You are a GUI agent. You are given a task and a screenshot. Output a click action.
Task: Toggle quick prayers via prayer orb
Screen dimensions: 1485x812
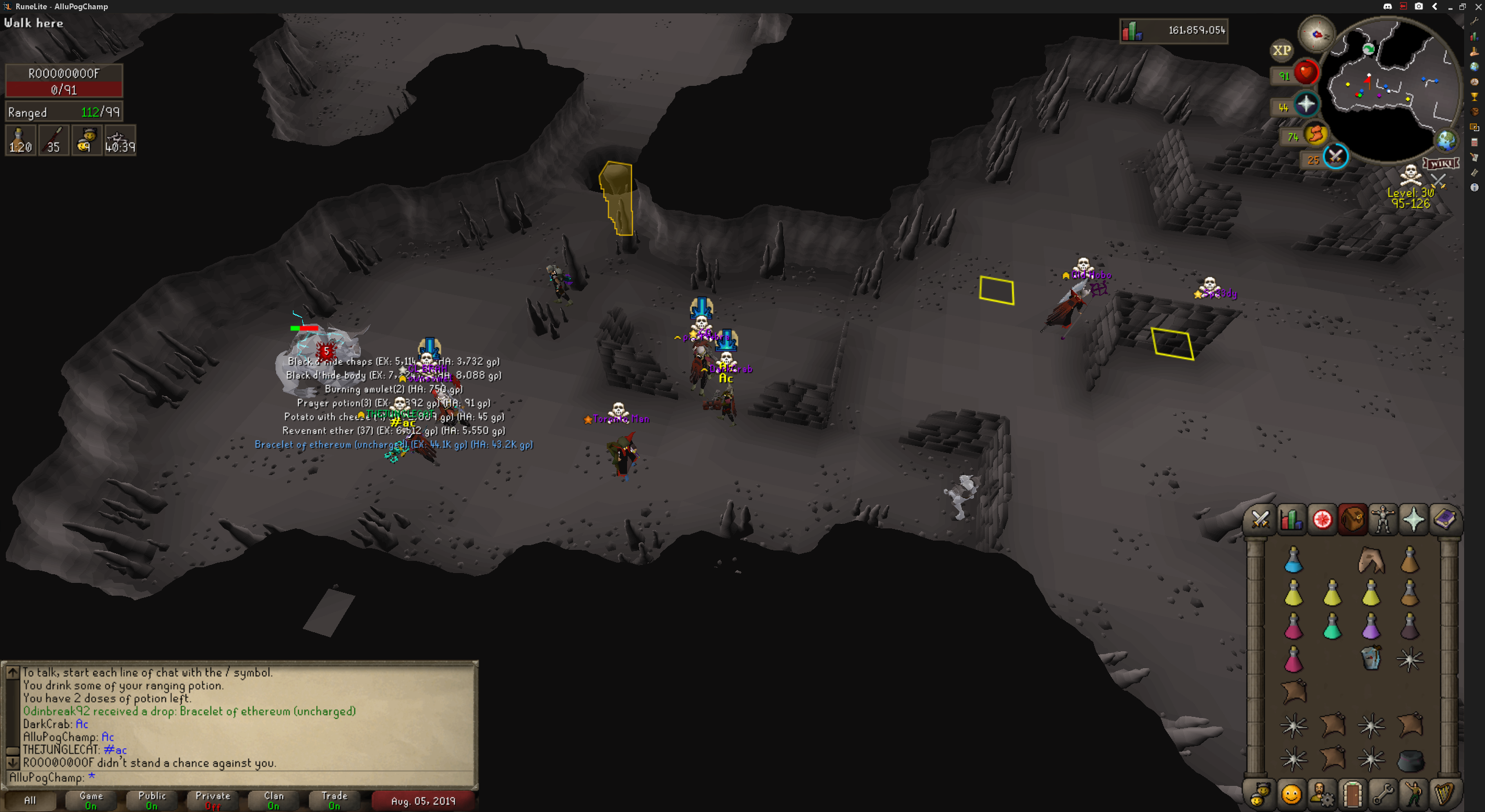(1306, 105)
